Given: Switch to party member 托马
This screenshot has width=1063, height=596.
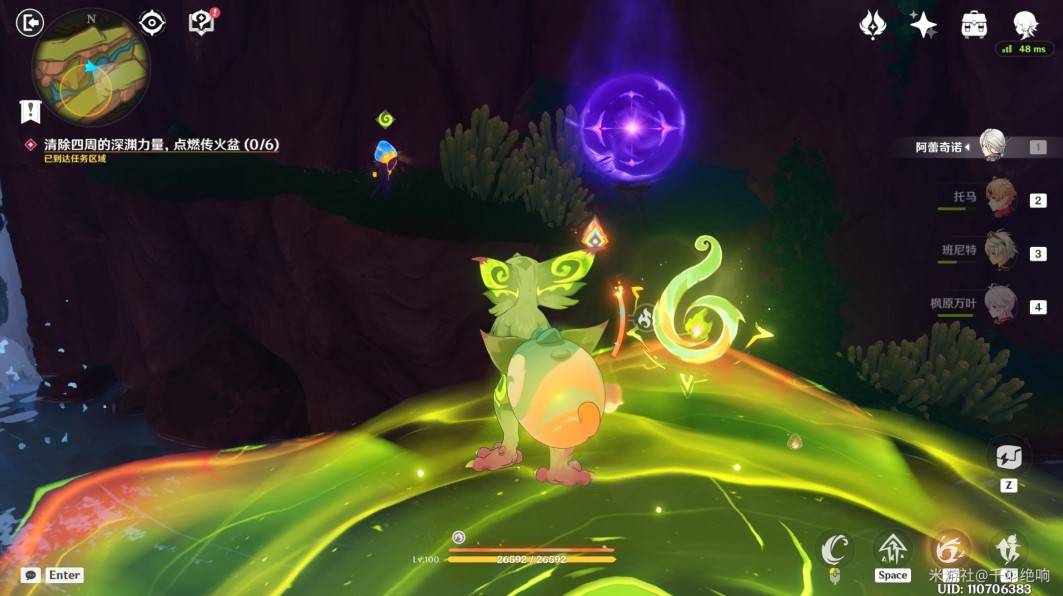Looking at the screenshot, I should tap(1000, 199).
